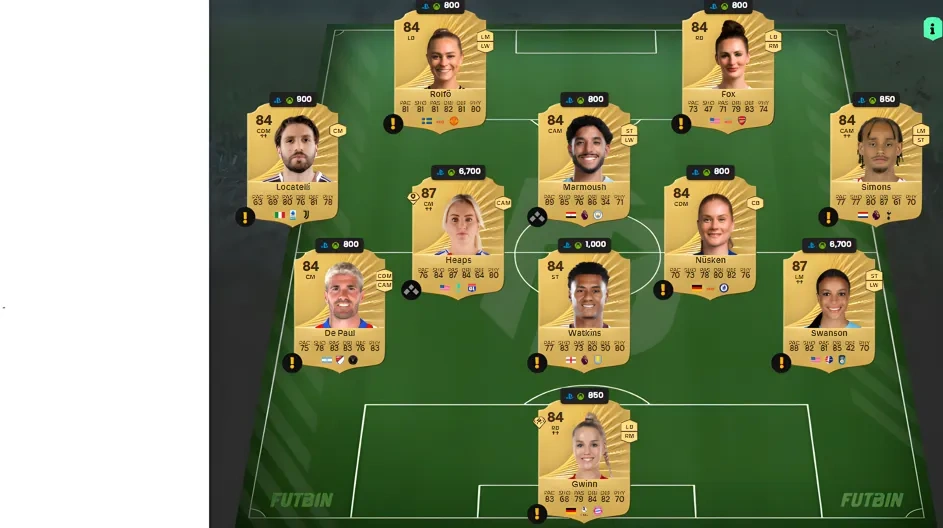Click the 1,000 price tag above Watkins
This screenshot has height=528, width=943.
(584, 245)
